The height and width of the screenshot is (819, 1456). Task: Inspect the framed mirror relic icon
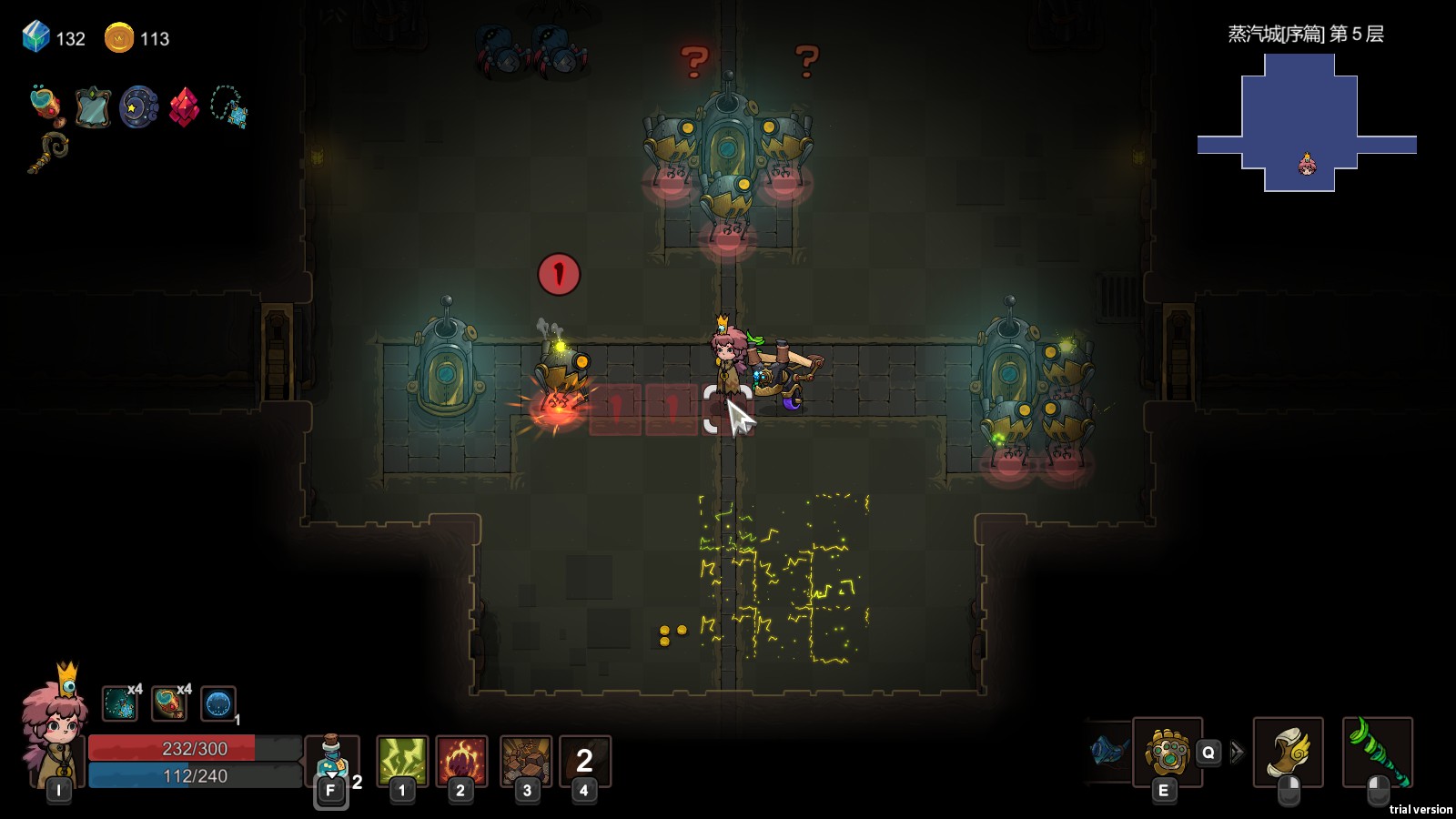pos(93,107)
